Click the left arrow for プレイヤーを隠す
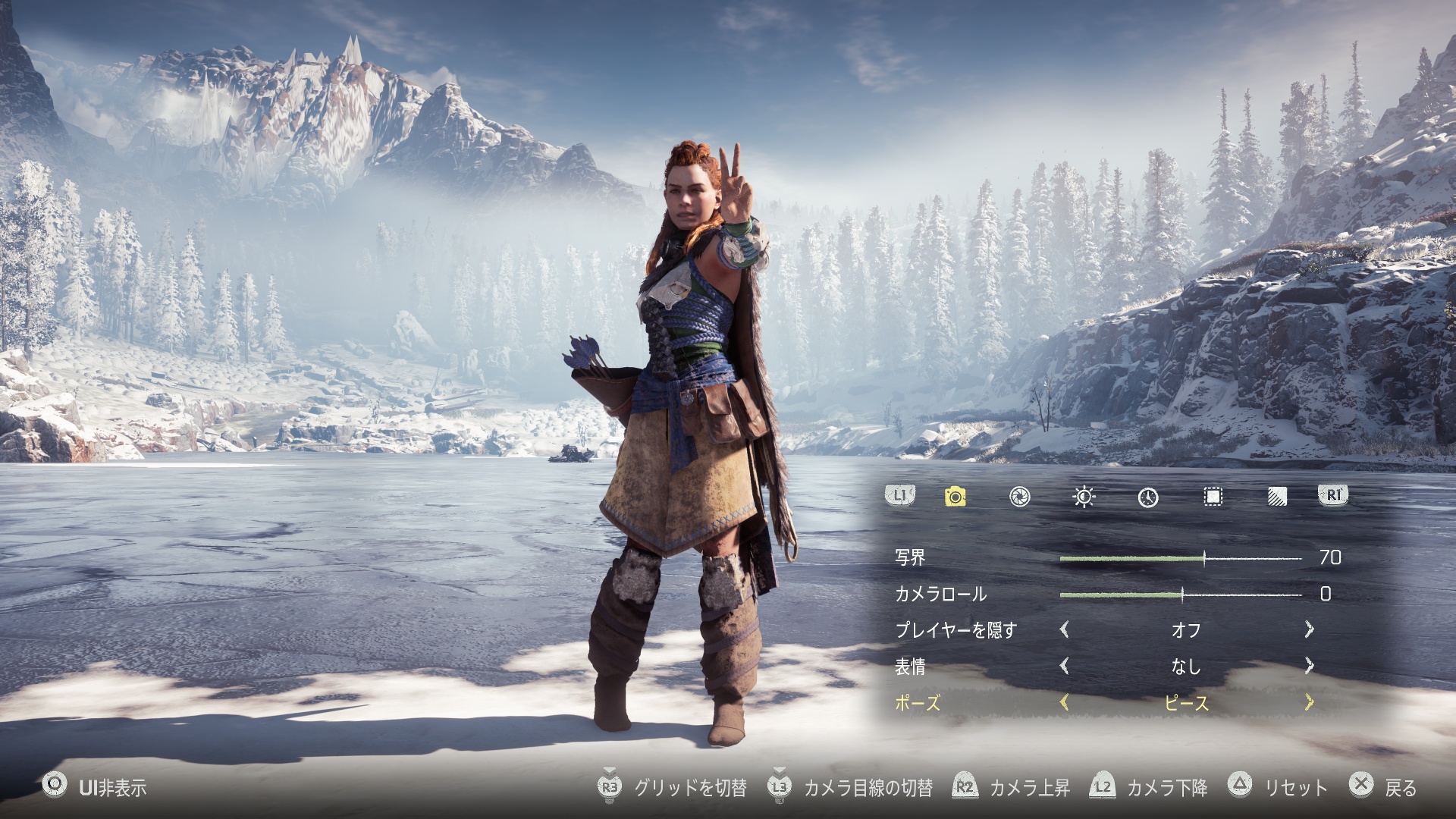Image resolution: width=1456 pixels, height=819 pixels. tap(1064, 629)
